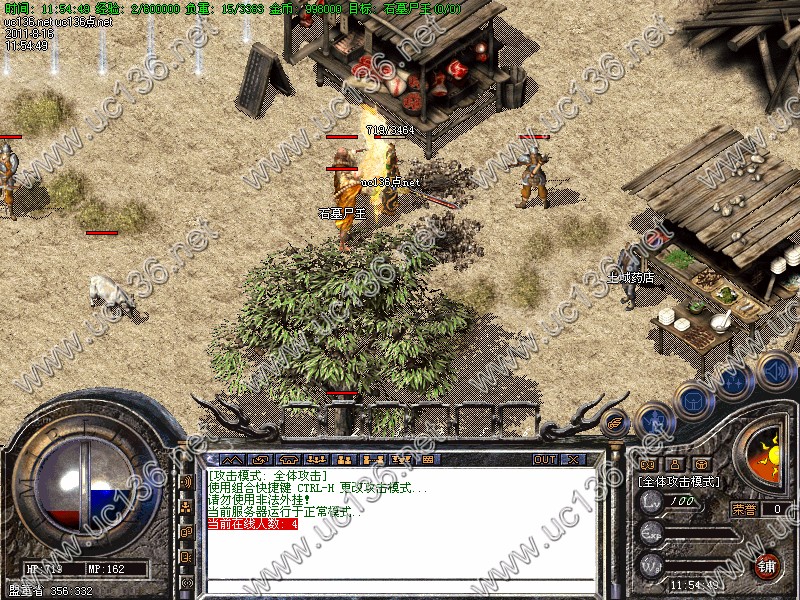Screen dimensions: 800x600
Task: Open the bag box round button
Action: [x=694, y=399]
